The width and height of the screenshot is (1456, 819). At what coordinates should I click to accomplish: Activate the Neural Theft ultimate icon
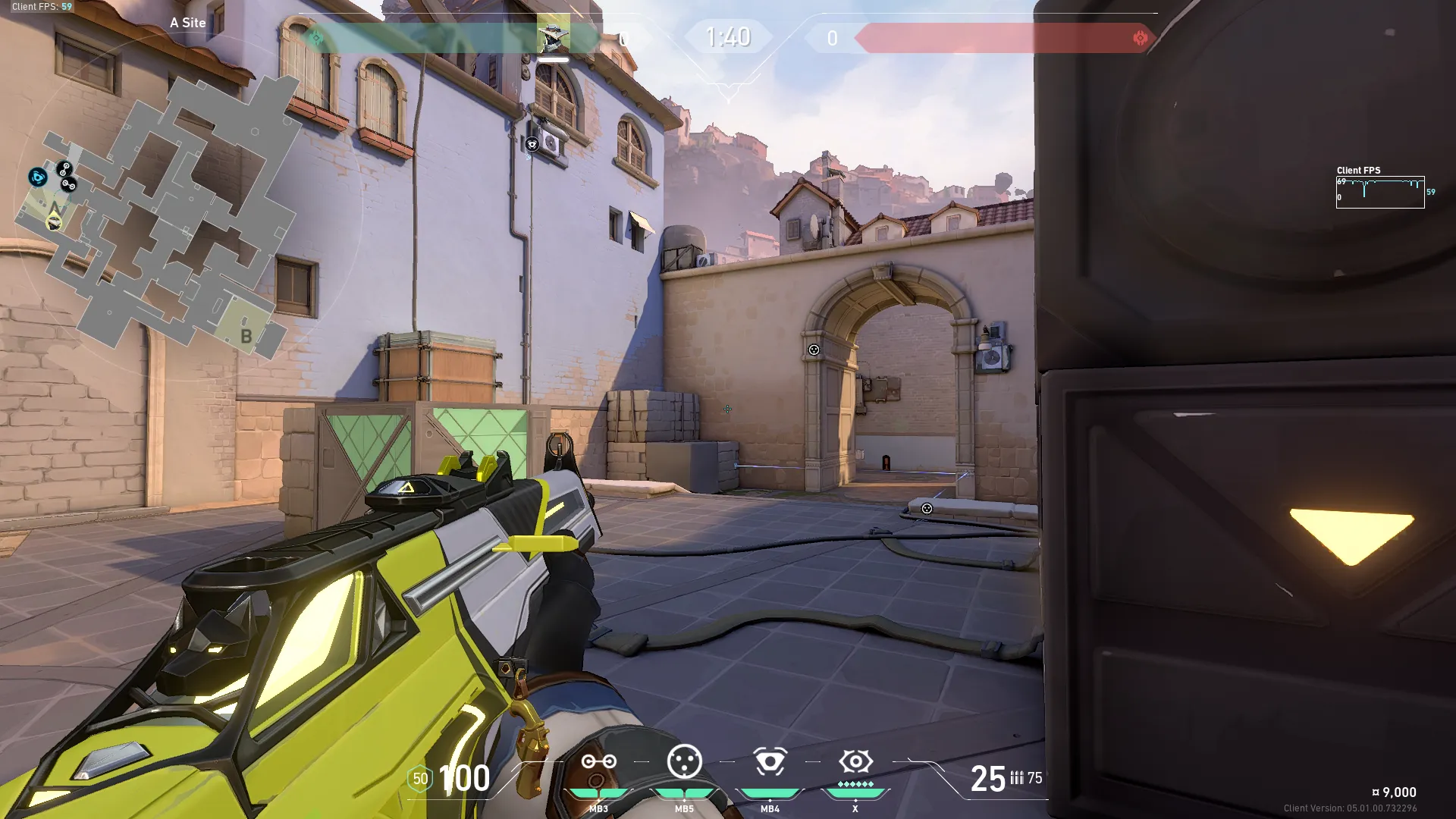[855, 761]
